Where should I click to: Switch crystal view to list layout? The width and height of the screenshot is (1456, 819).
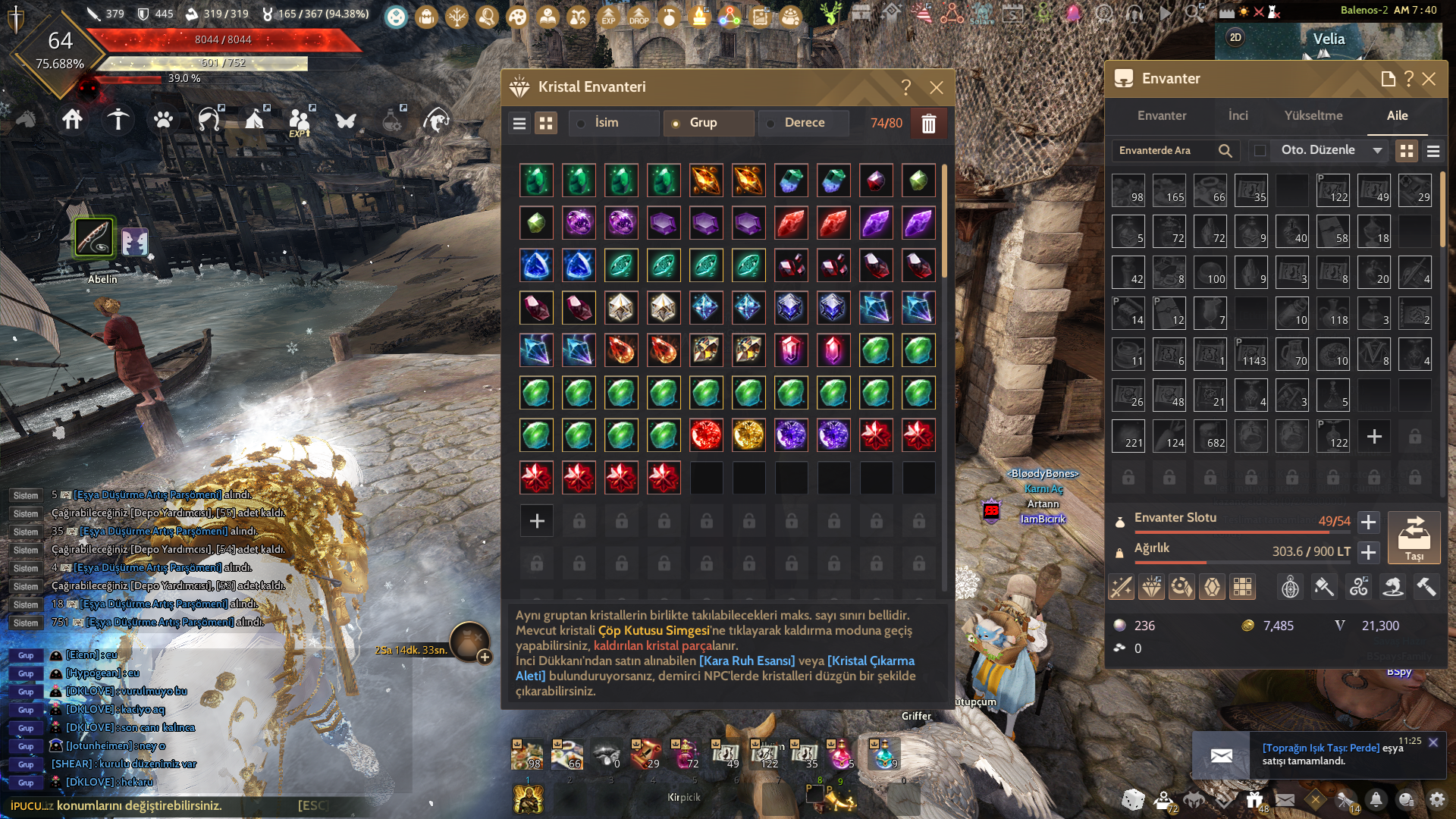coord(519,122)
